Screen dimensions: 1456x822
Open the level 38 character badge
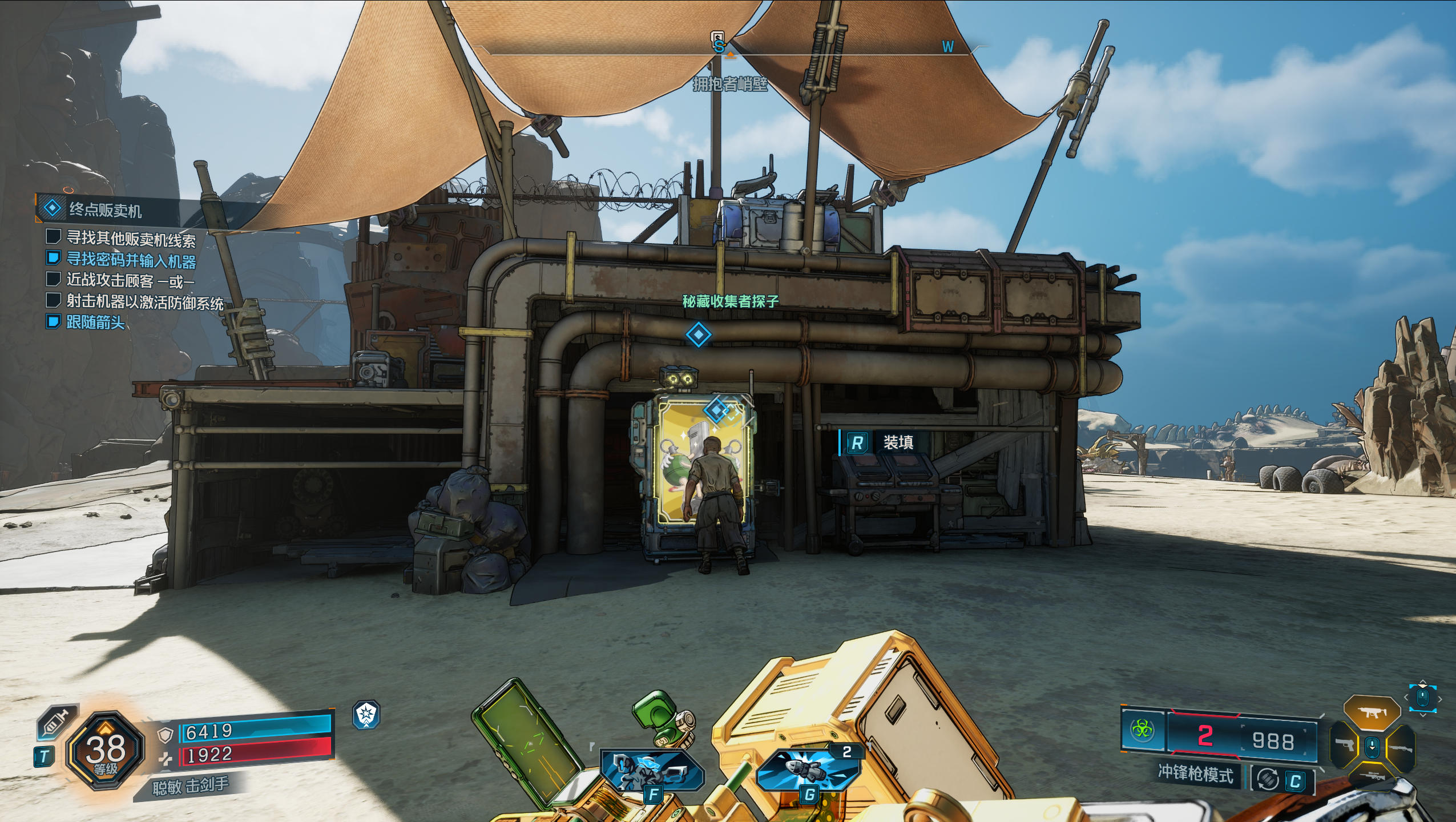point(105,750)
